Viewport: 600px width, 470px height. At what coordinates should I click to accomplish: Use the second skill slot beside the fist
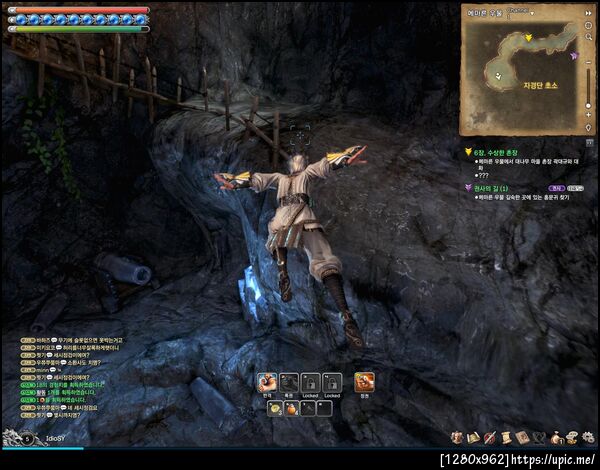coord(289,382)
